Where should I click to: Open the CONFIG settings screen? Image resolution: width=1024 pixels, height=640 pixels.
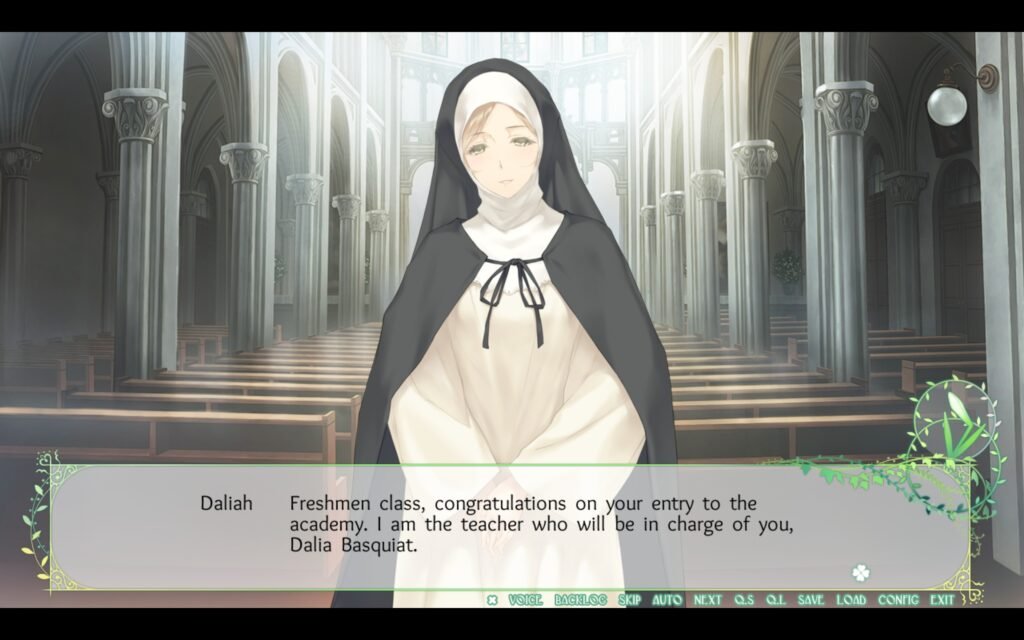click(898, 600)
